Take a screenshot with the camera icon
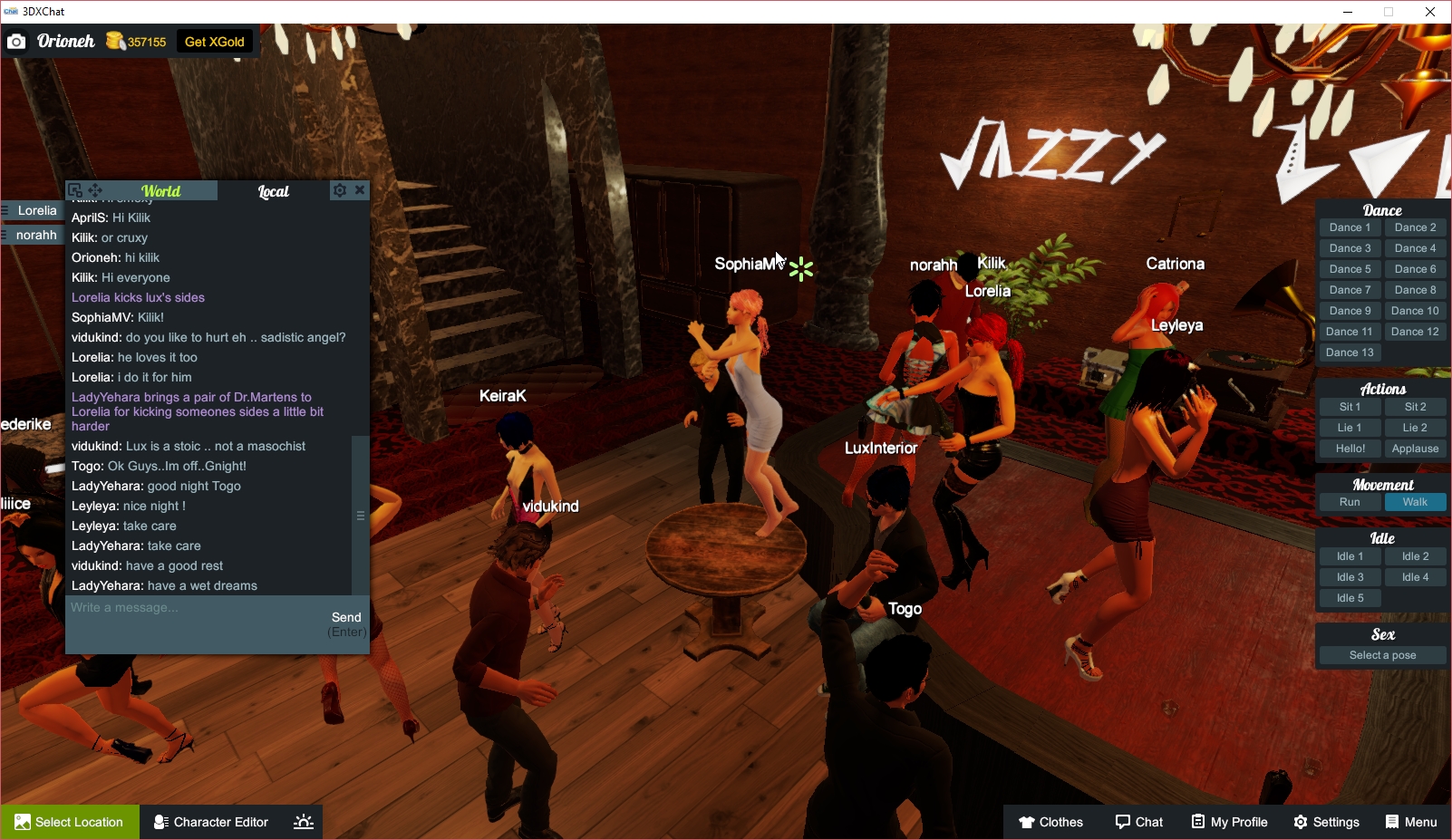The height and width of the screenshot is (840, 1452). (x=16, y=41)
